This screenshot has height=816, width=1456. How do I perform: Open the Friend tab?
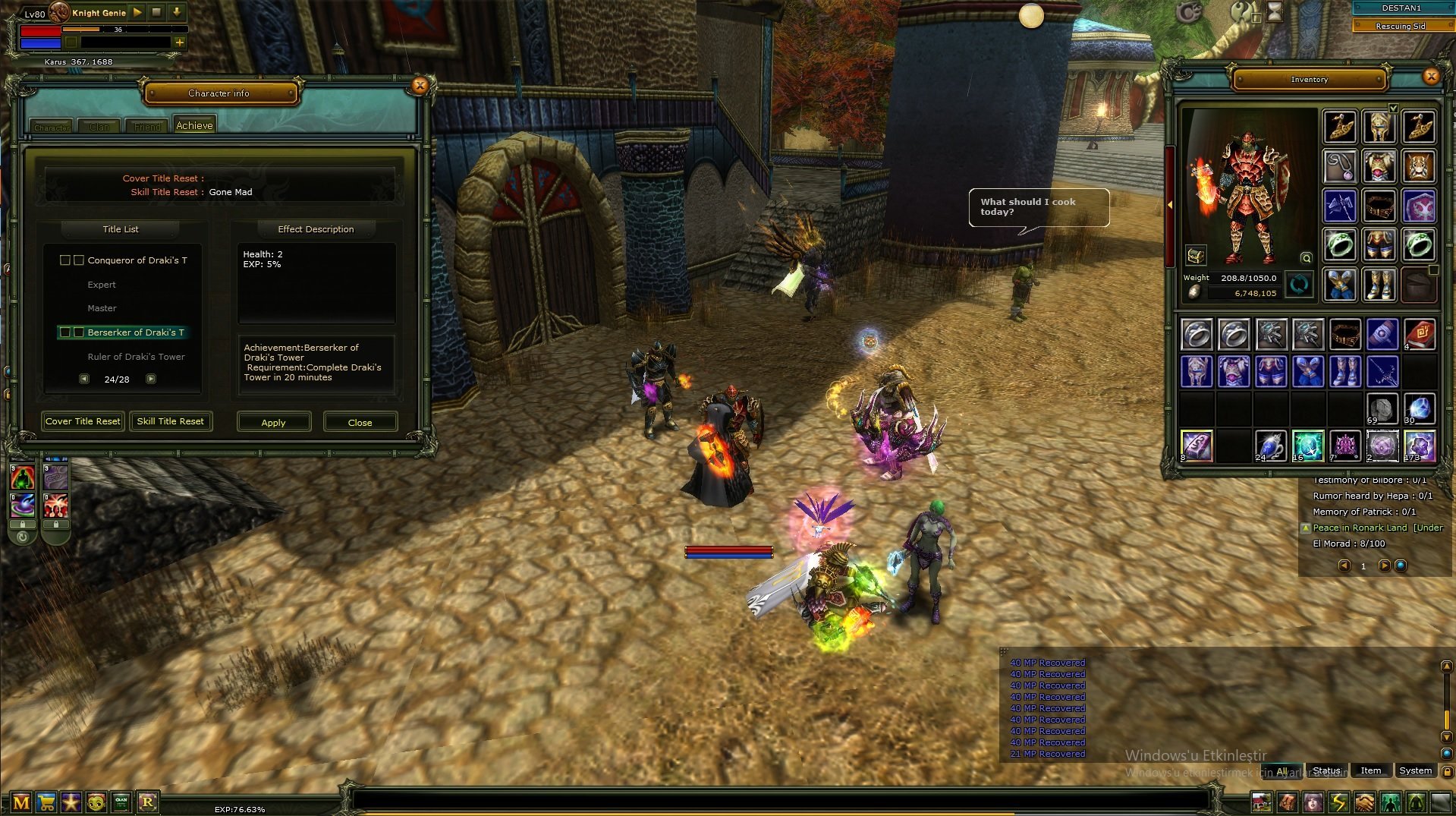[x=147, y=127]
